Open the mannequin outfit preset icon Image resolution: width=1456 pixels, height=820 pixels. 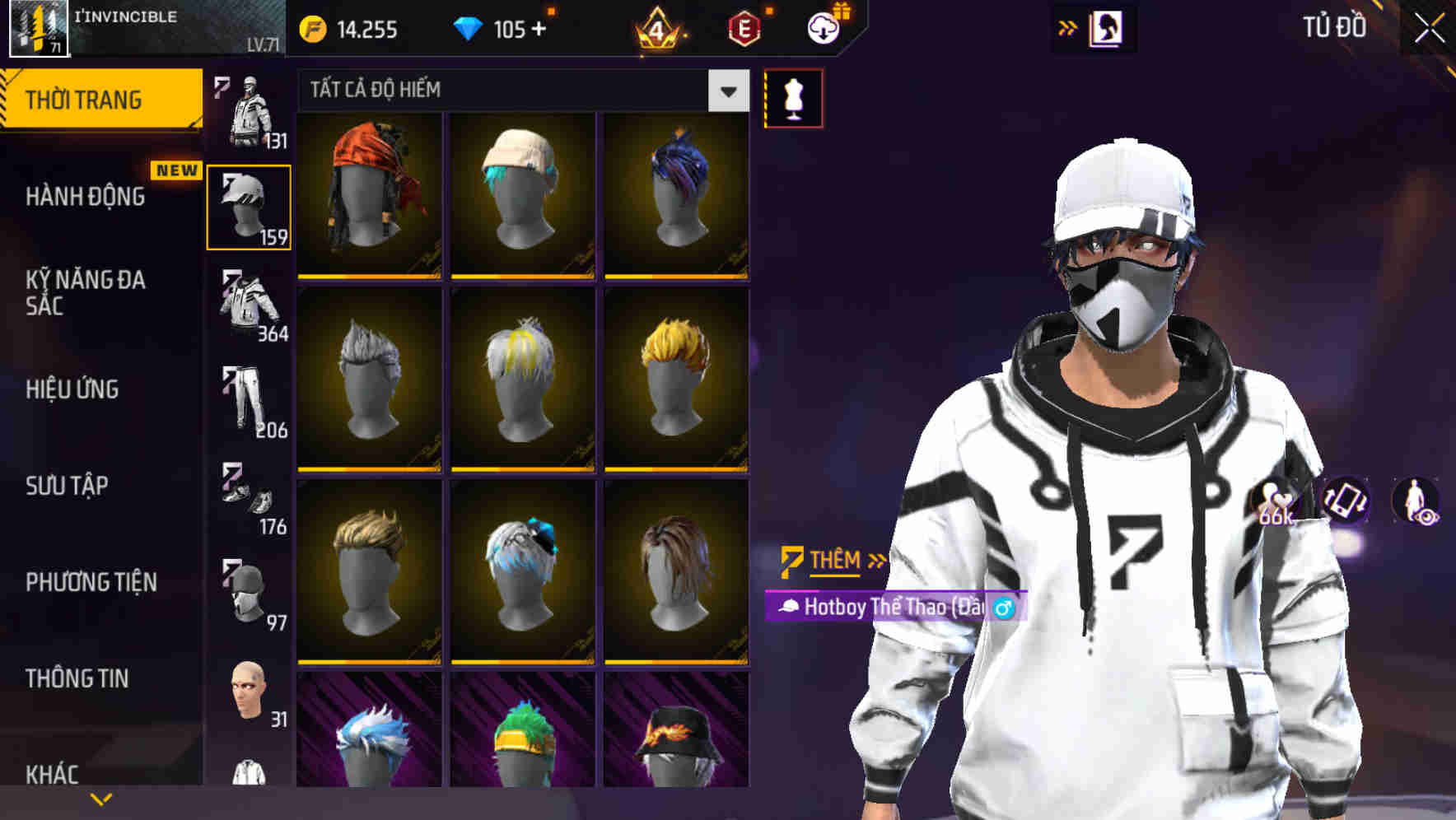click(x=793, y=97)
